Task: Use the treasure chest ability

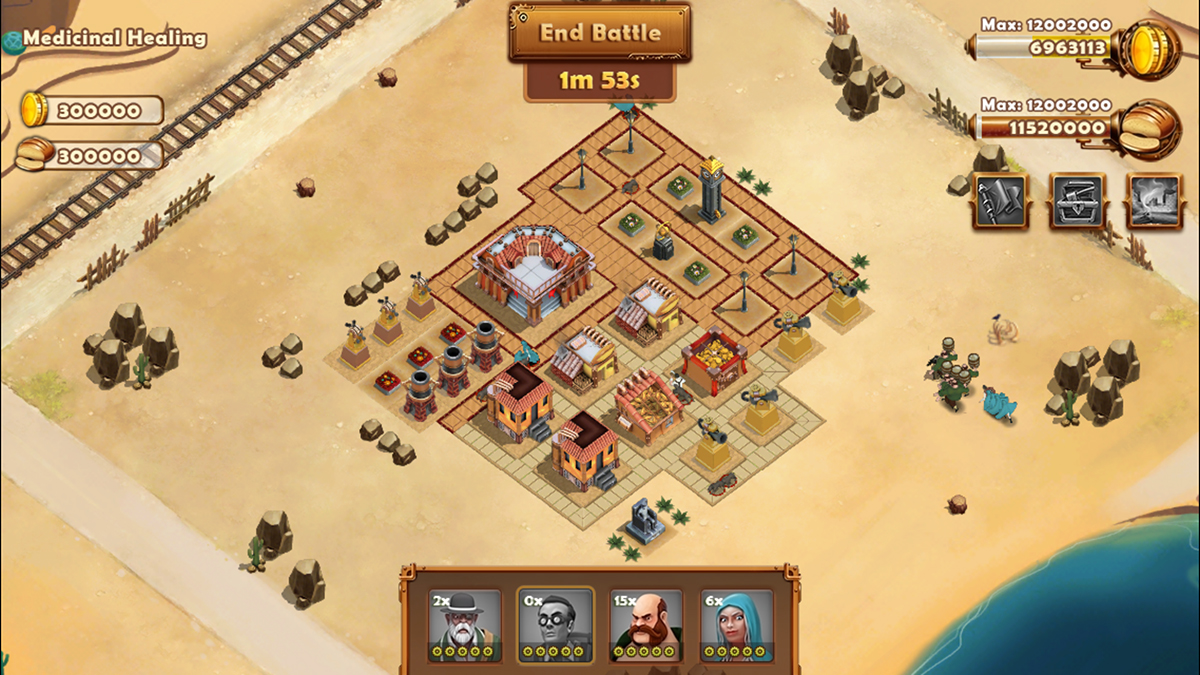Action: pyautogui.click(x=1077, y=200)
